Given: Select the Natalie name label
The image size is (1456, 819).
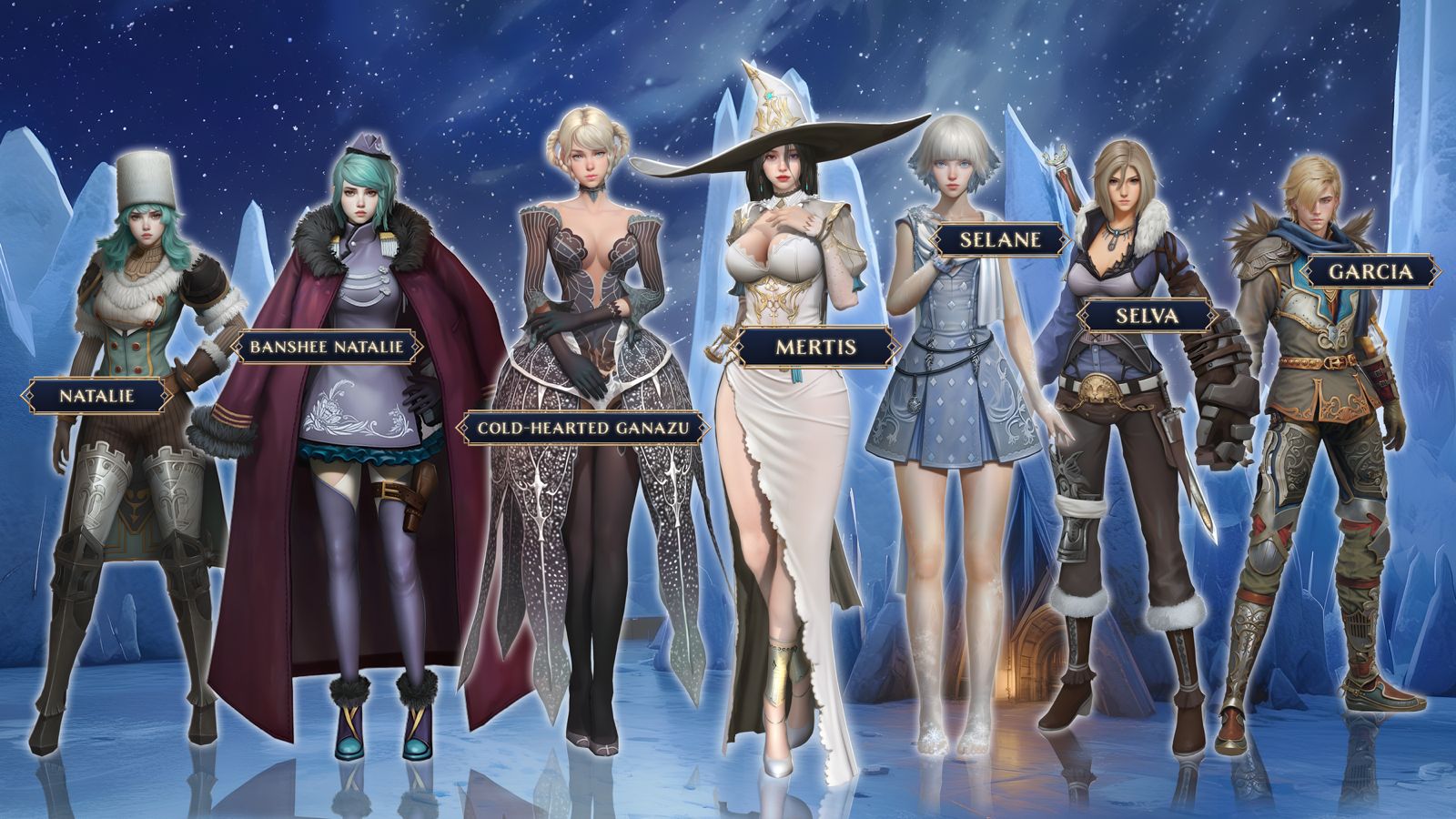Looking at the screenshot, I should [96, 395].
